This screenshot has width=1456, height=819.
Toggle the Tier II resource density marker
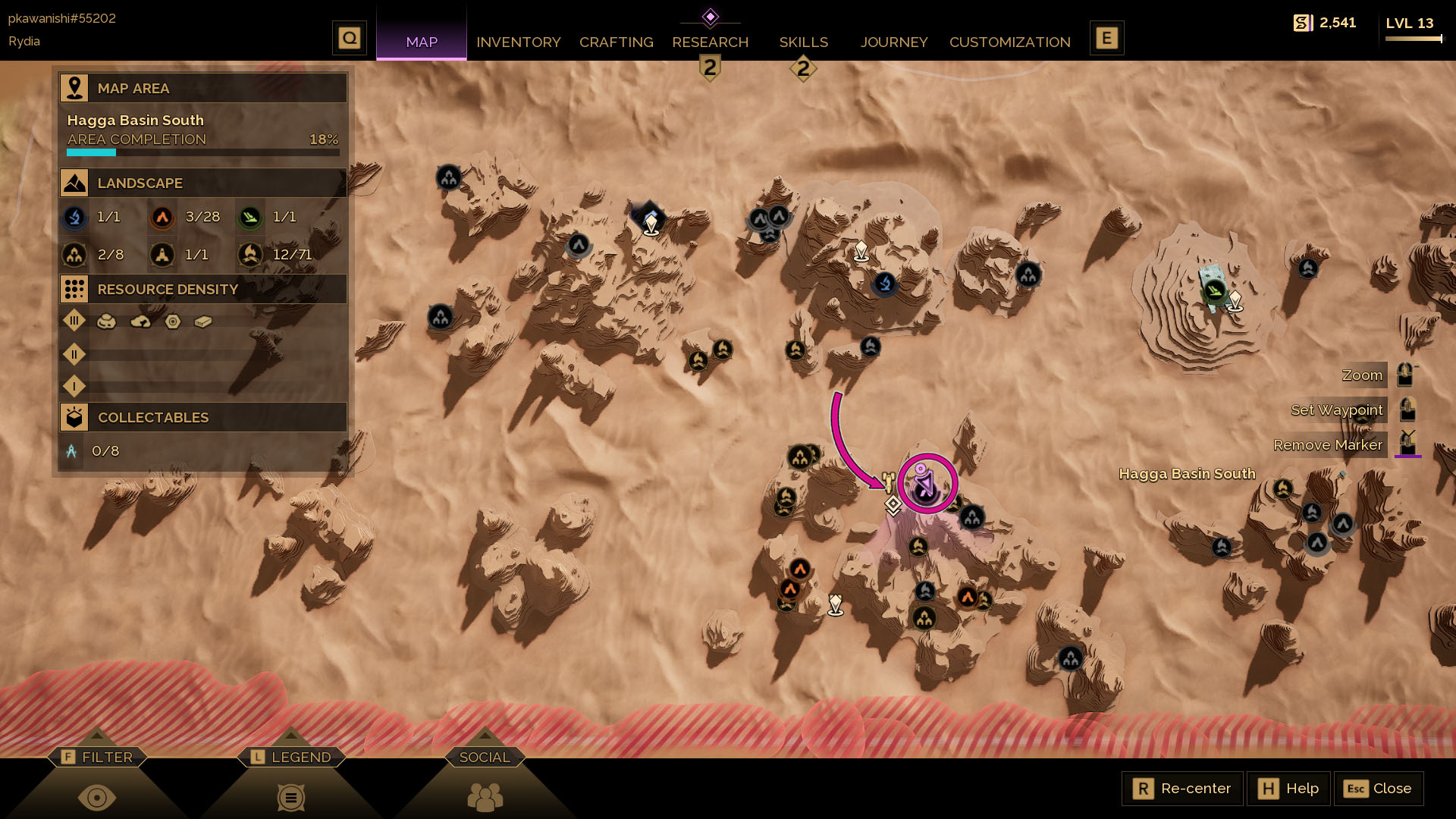[74, 354]
